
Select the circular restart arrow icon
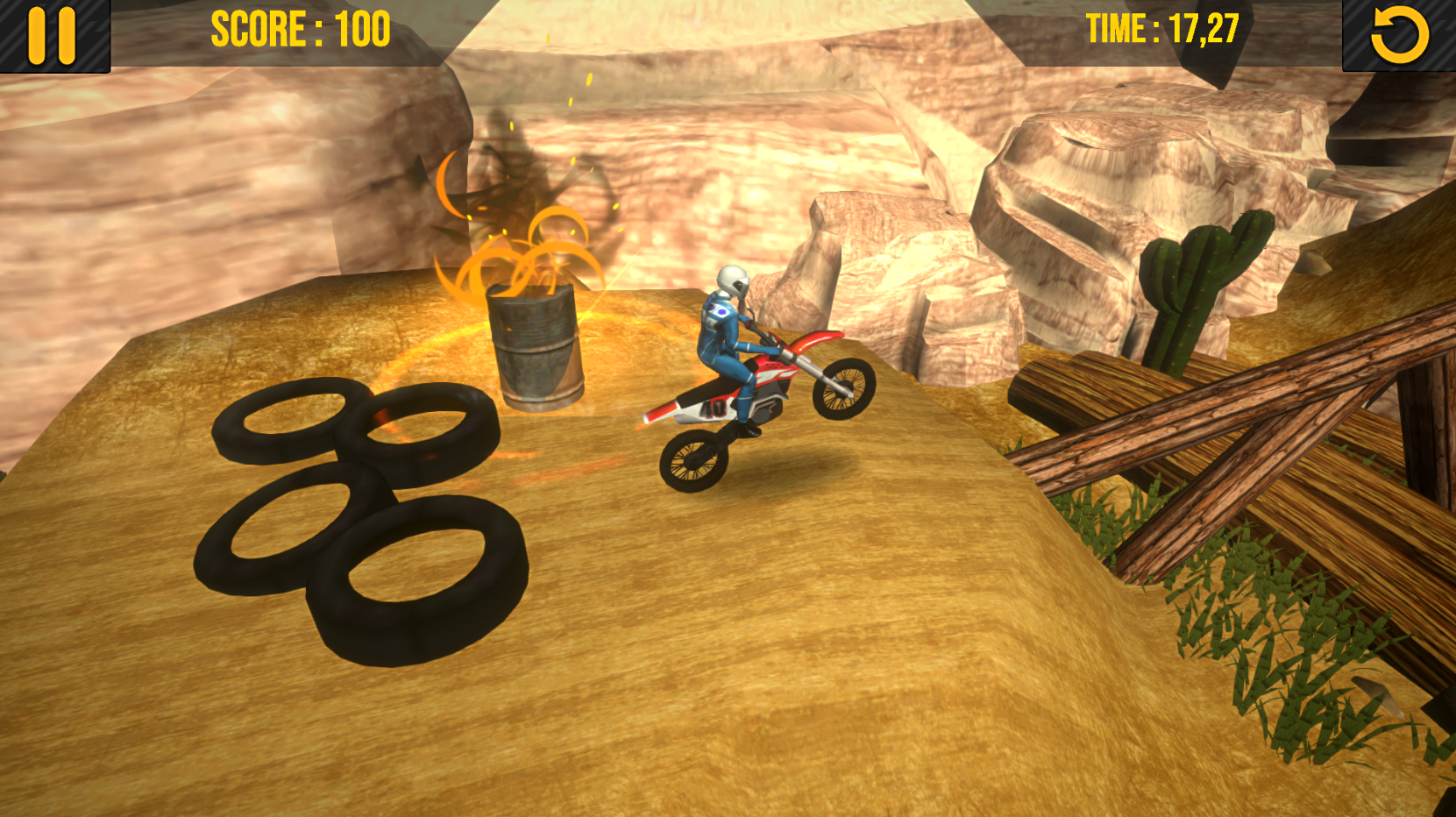point(1401,35)
